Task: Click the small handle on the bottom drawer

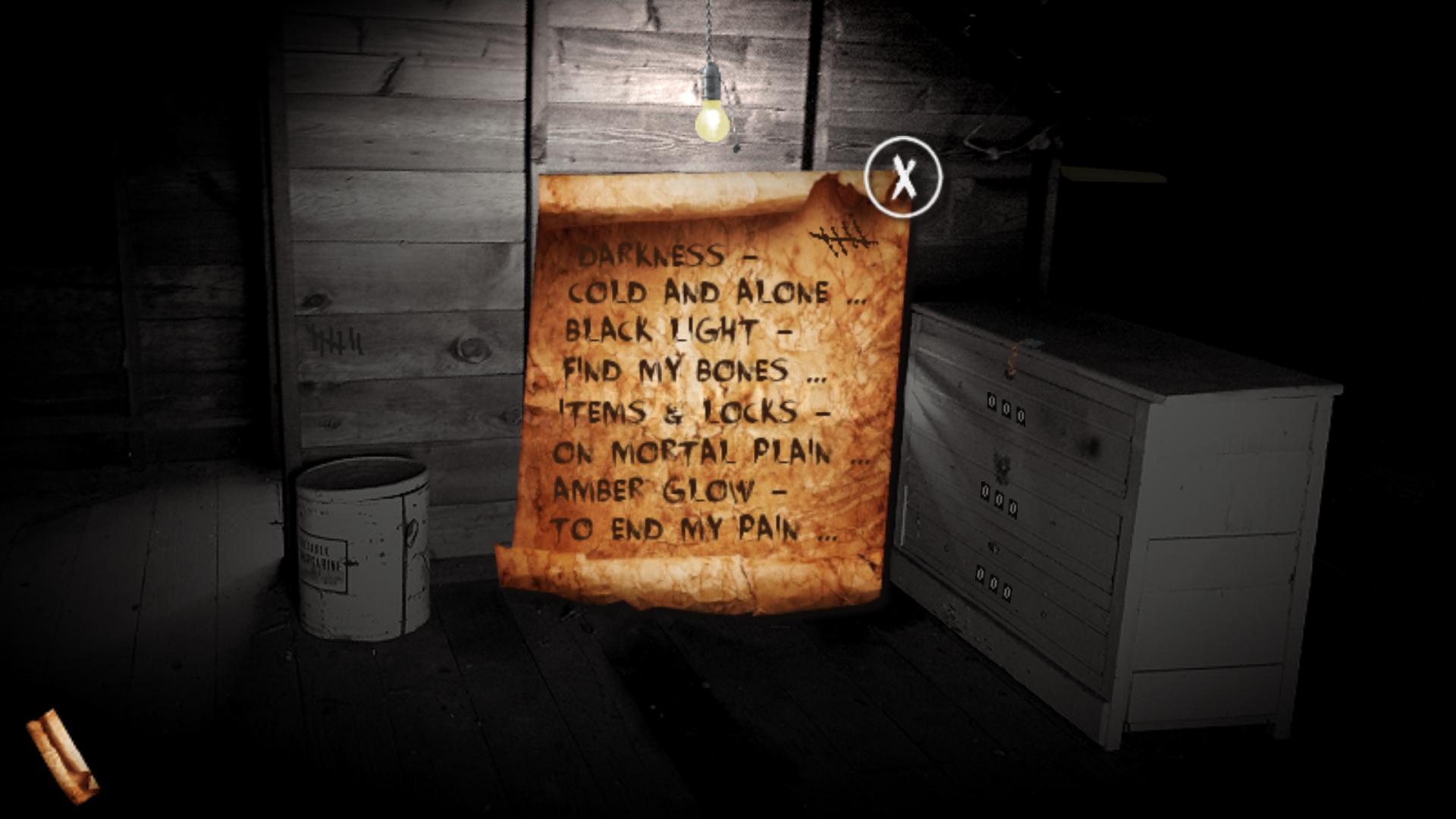Action: click(x=993, y=547)
